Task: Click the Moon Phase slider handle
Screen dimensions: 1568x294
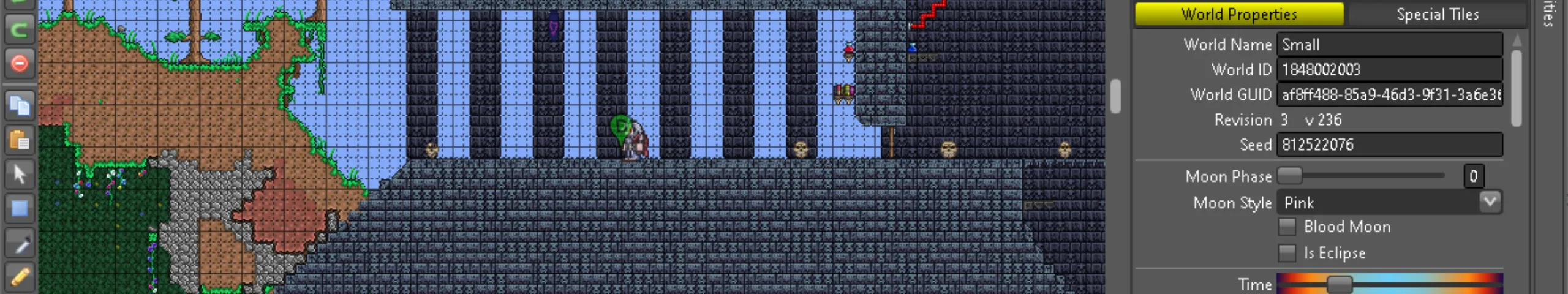Action: tap(1289, 176)
